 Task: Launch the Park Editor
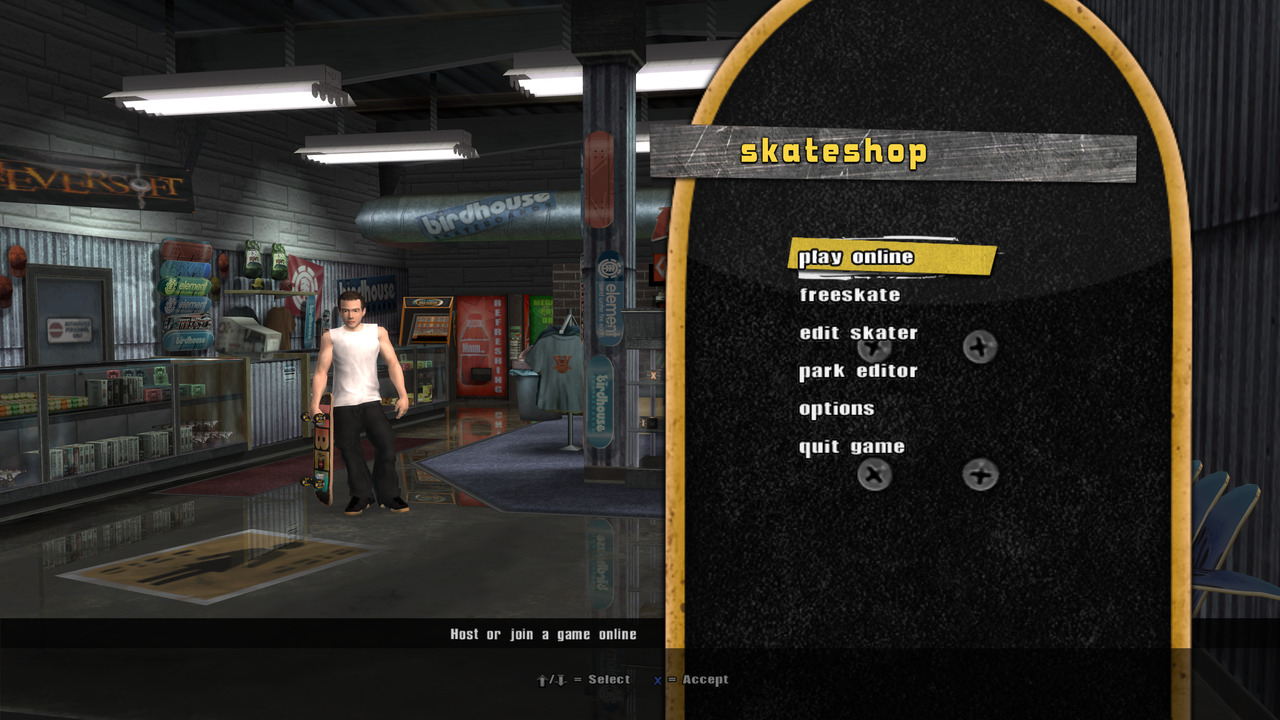tap(858, 371)
